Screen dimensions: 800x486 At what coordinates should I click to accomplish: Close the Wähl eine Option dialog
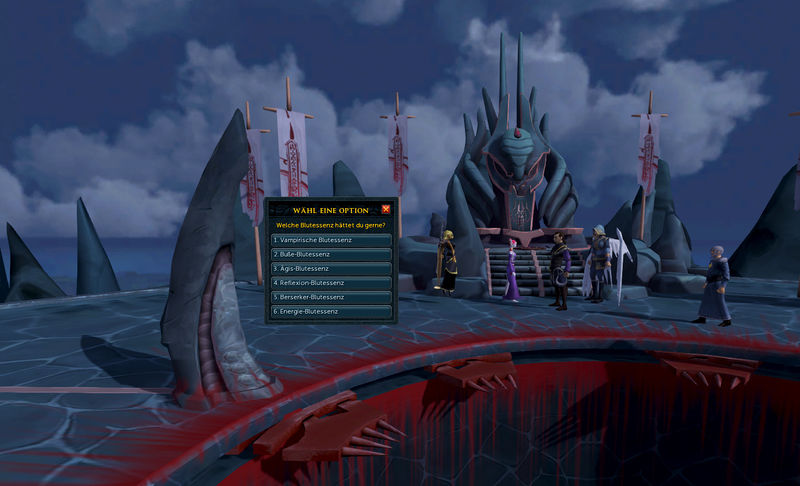[386, 209]
